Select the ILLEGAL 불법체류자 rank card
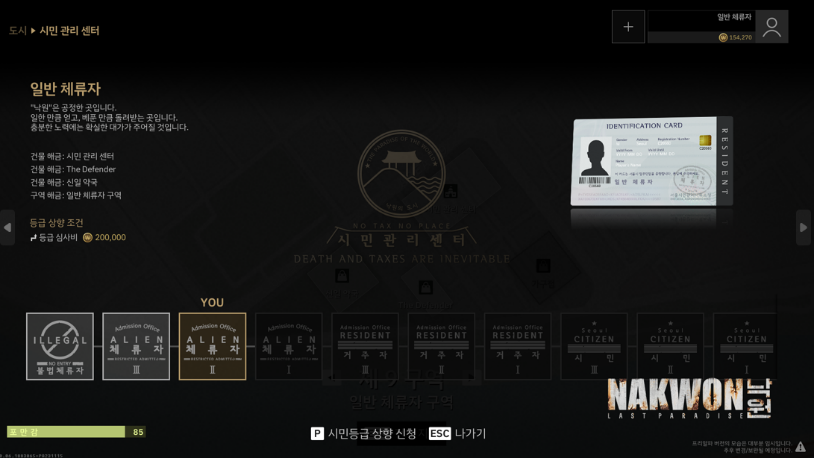The width and height of the screenshot is (814, 458). tap(60, 346)
